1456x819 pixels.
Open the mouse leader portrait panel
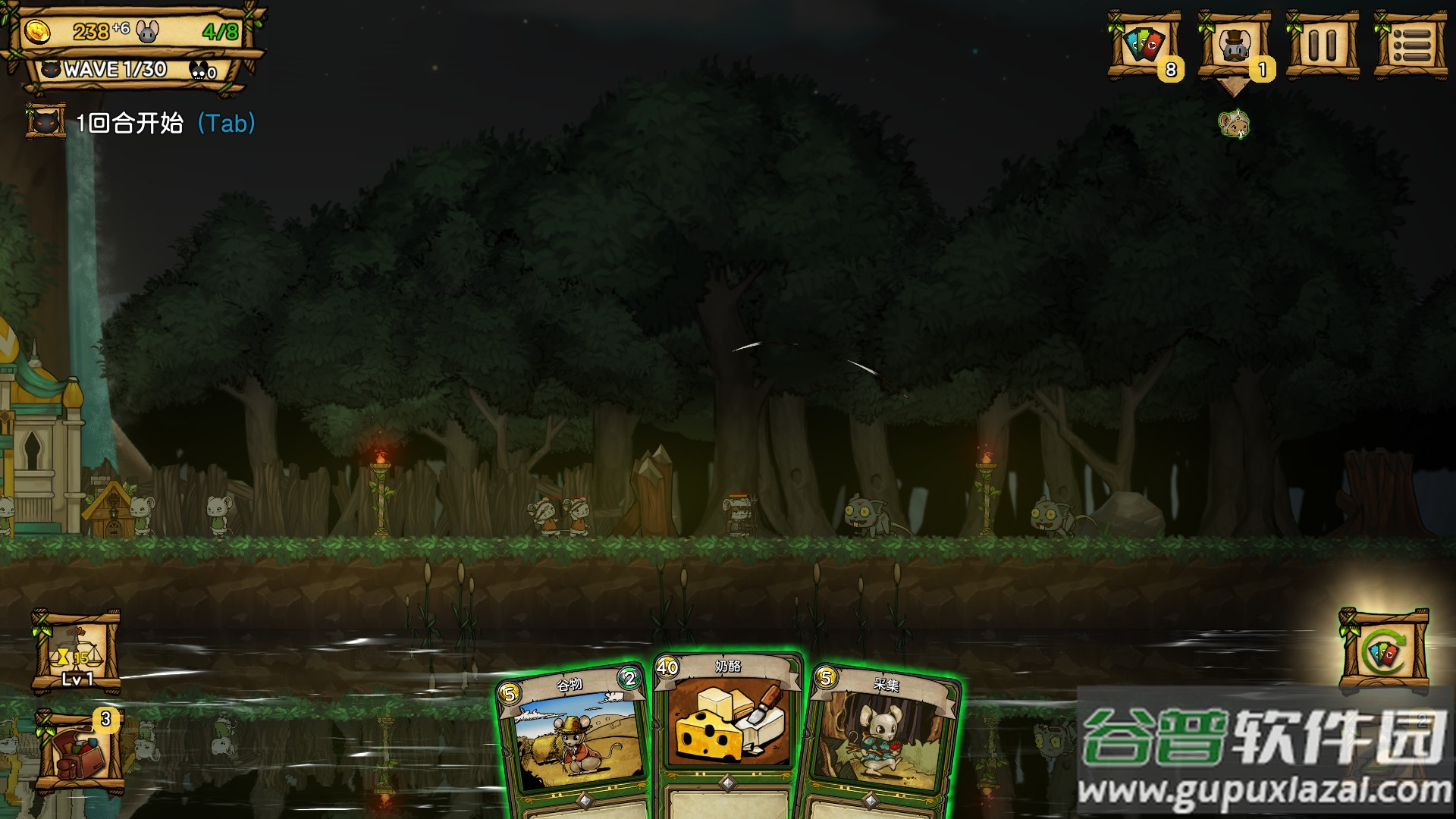[x=1234, y=45]
